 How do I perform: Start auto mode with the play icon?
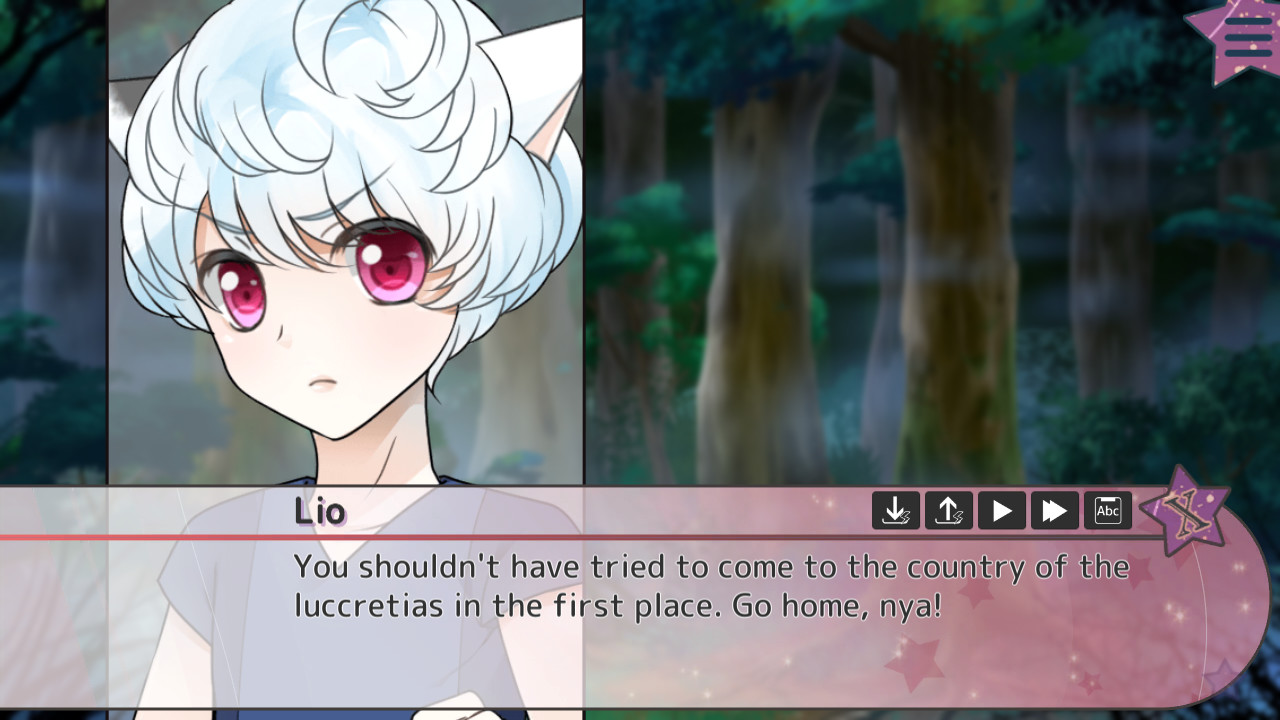tap(1000, 510)
